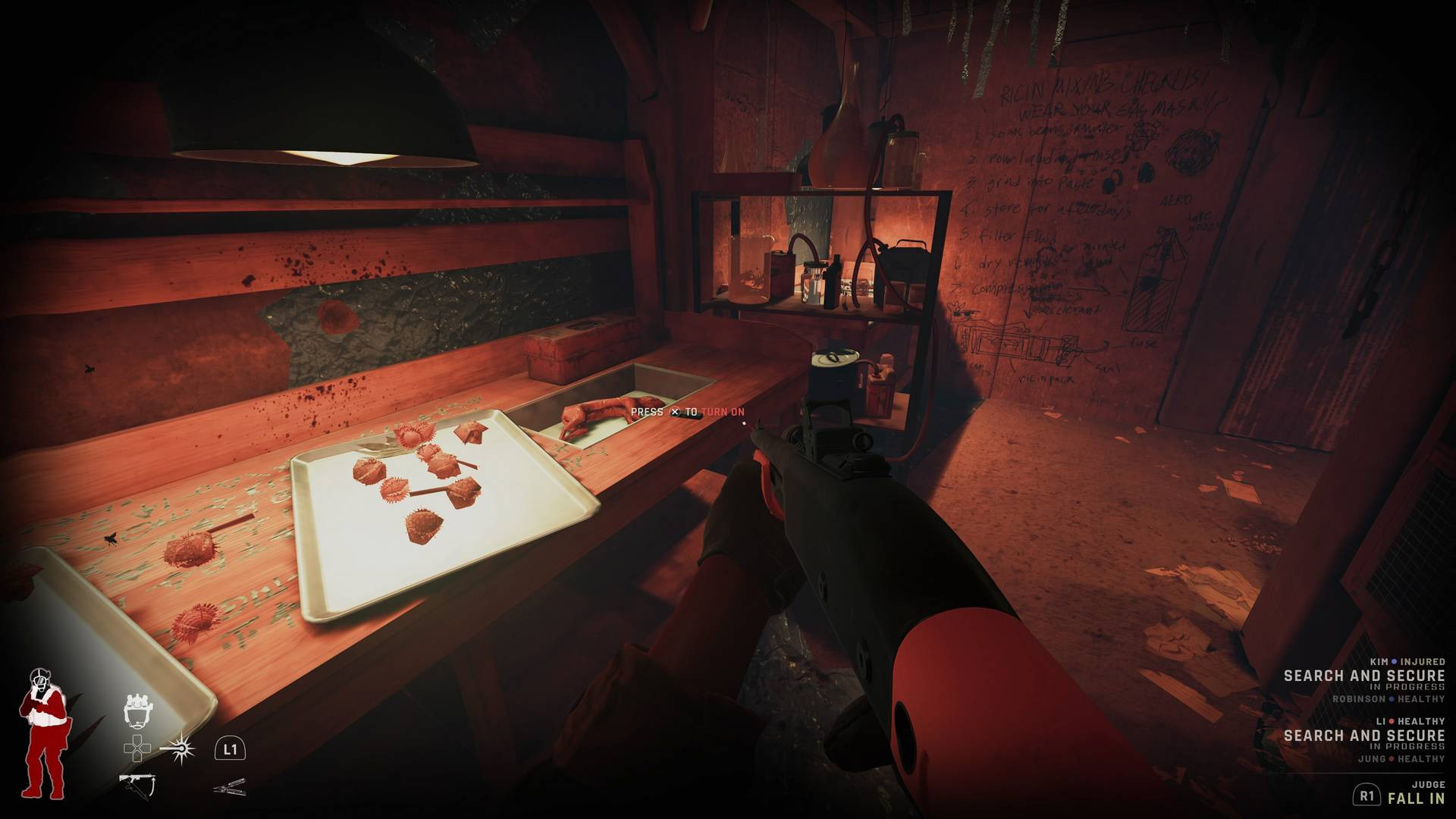Screen dimensions: 1456x819
Task: Select the Kim and Robinson team order
Action: [x=1363, y=676]
